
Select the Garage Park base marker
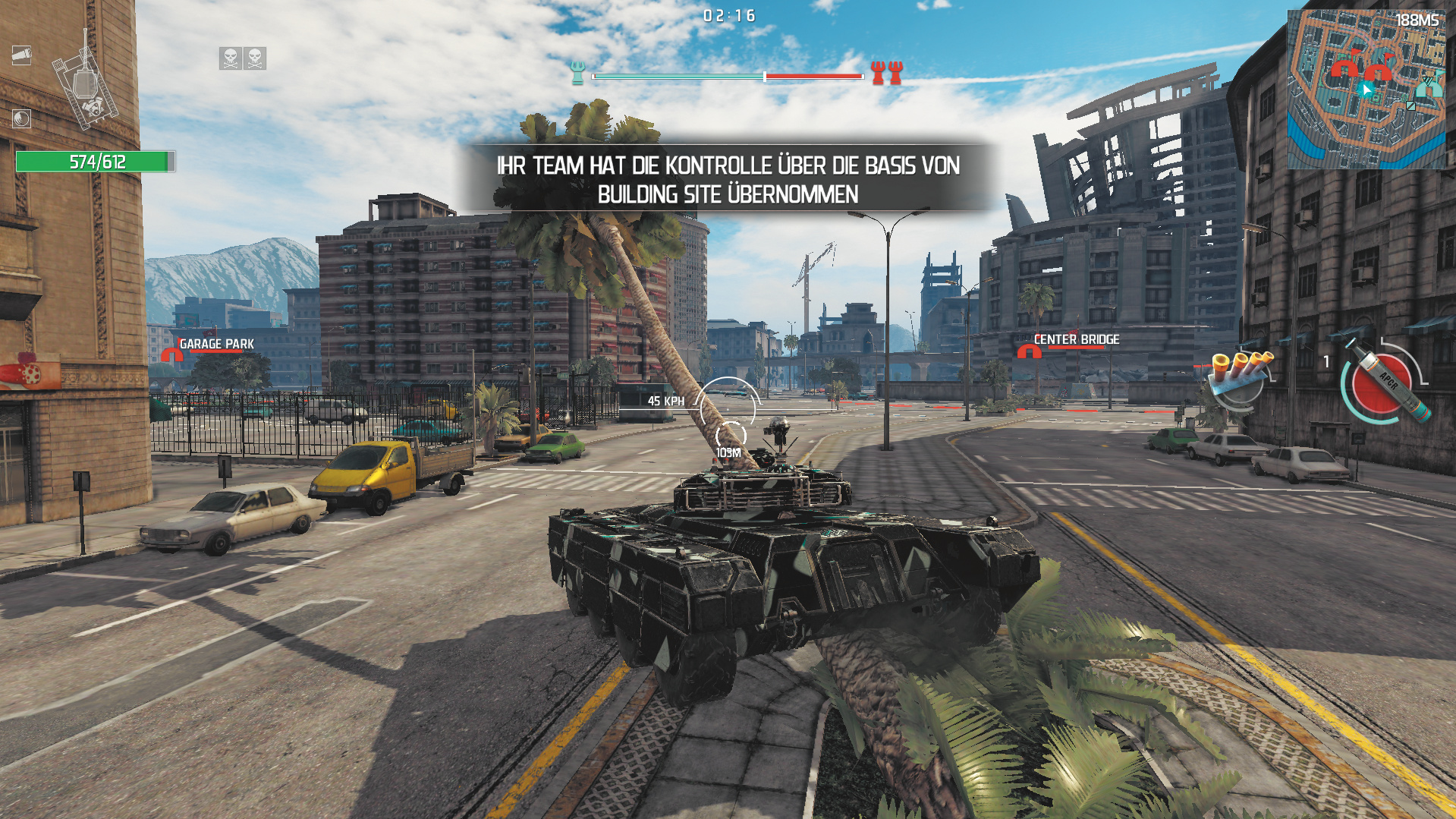click(171, 354)
